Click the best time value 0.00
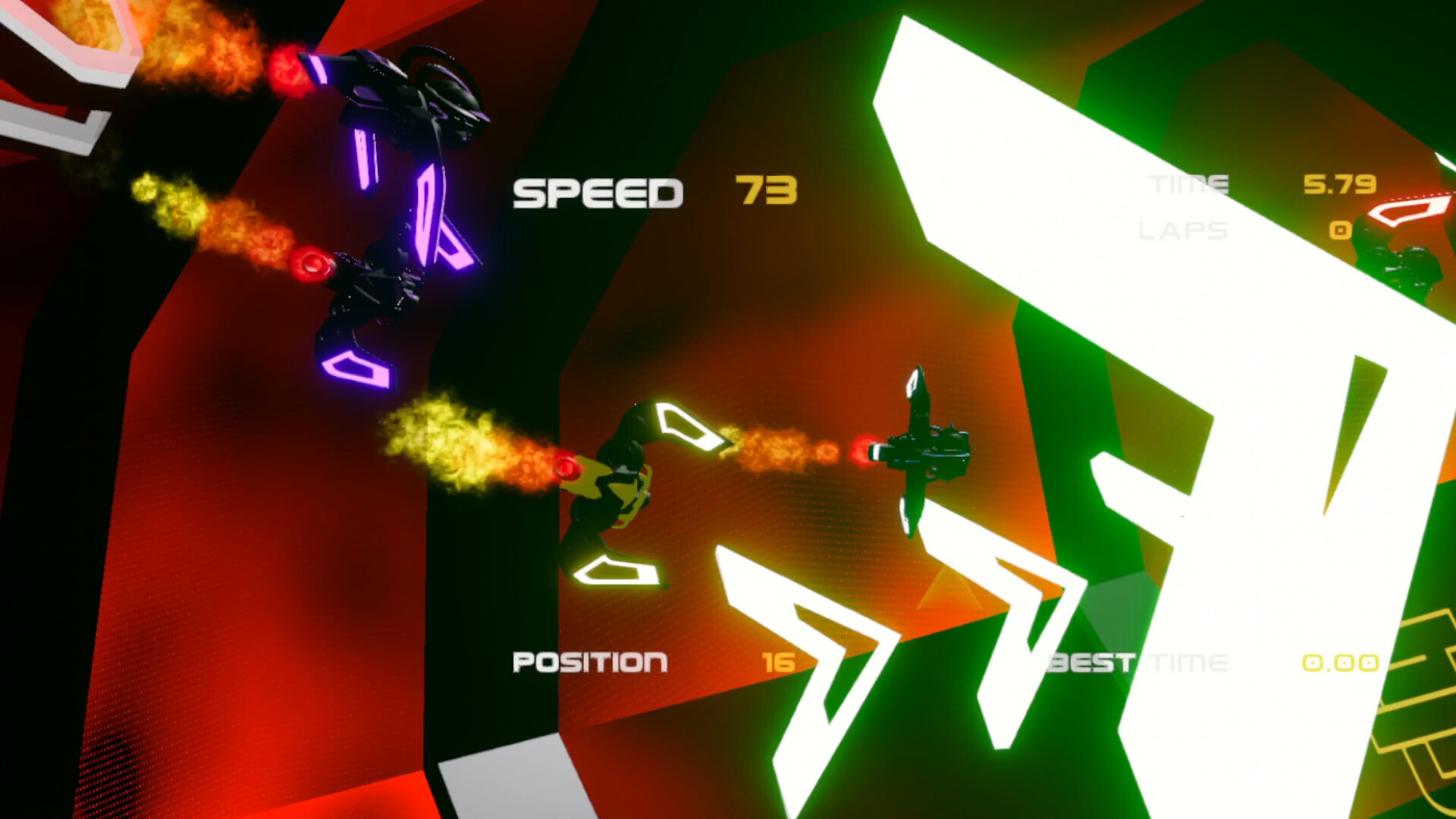Screen dimensions: 1456x819 click(1339, 662)
